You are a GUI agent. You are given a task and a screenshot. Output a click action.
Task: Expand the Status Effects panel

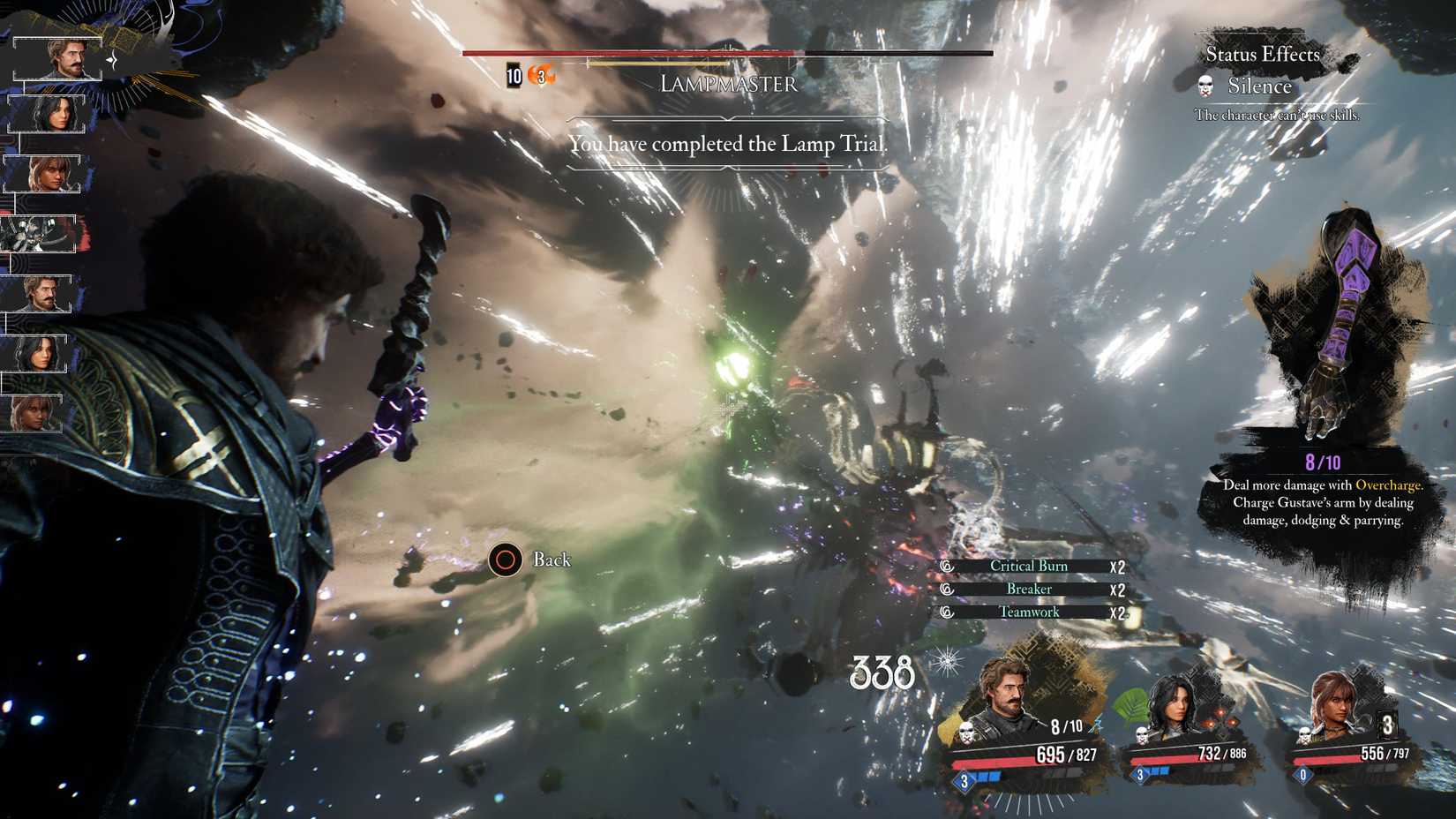click(1263, 55)
